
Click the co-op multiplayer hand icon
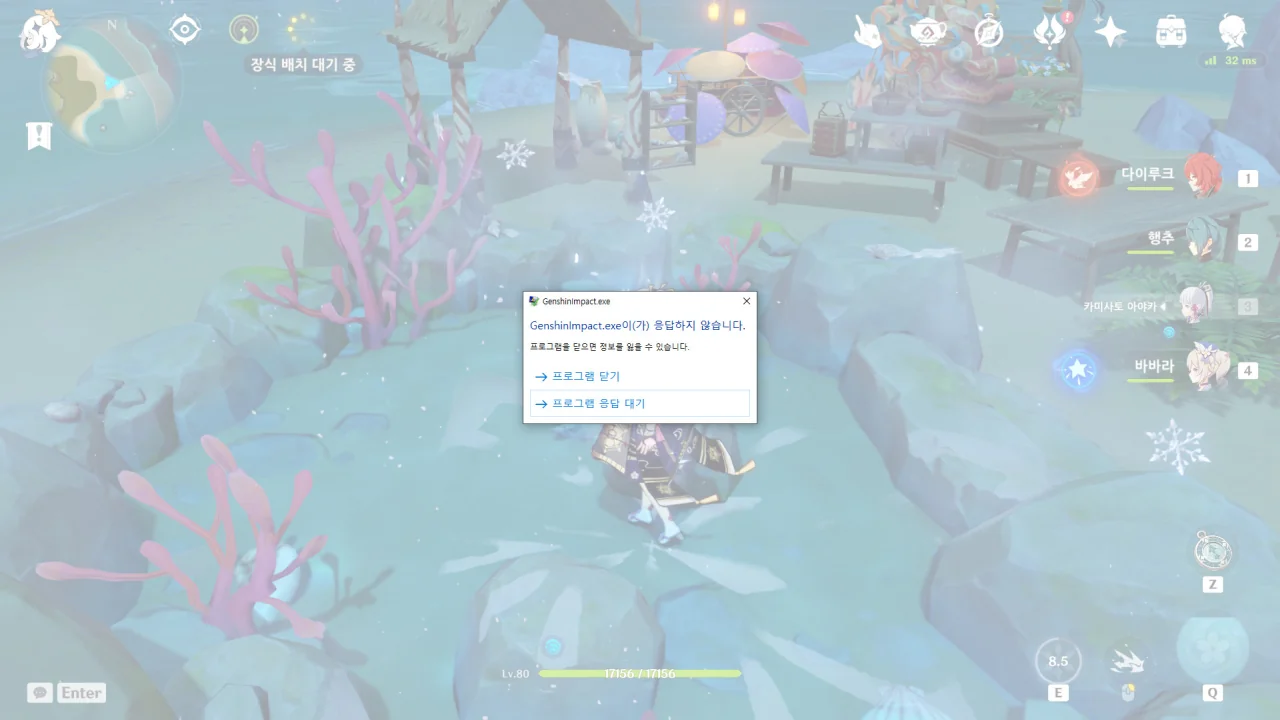click(866, 31)
